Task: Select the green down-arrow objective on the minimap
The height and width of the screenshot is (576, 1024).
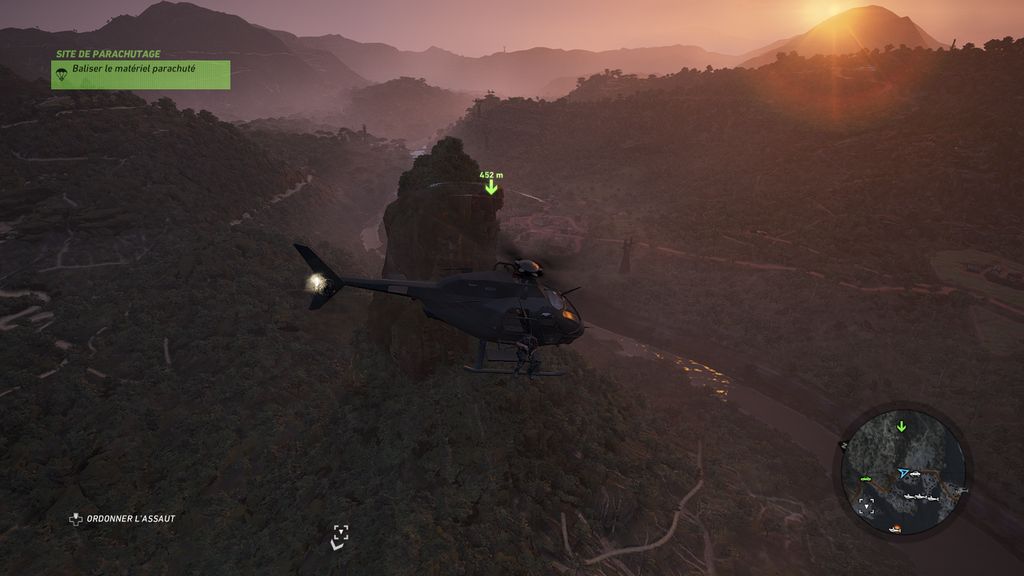Action: tap(901, 427)
